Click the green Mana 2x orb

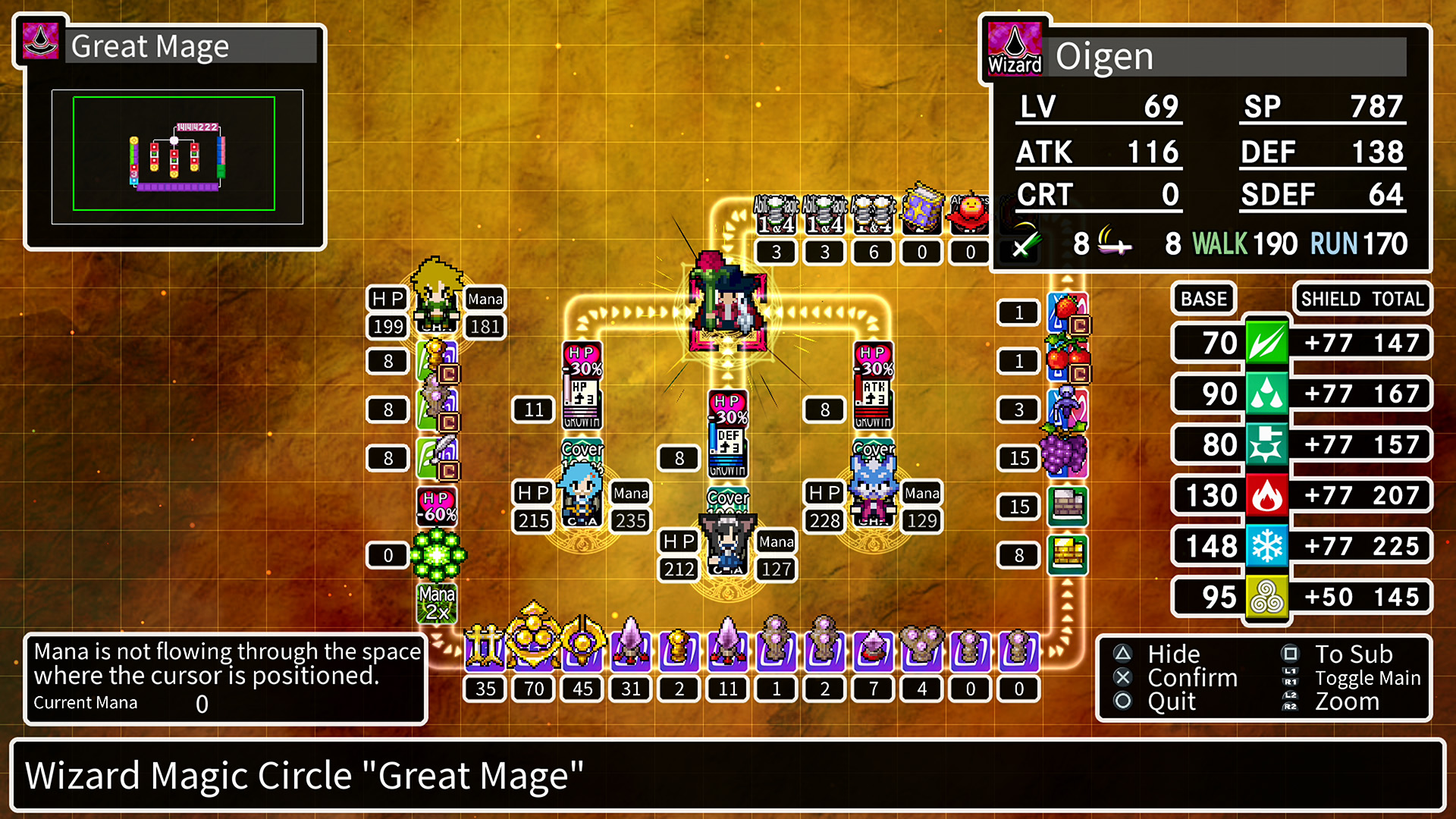(x=436, y=555)
